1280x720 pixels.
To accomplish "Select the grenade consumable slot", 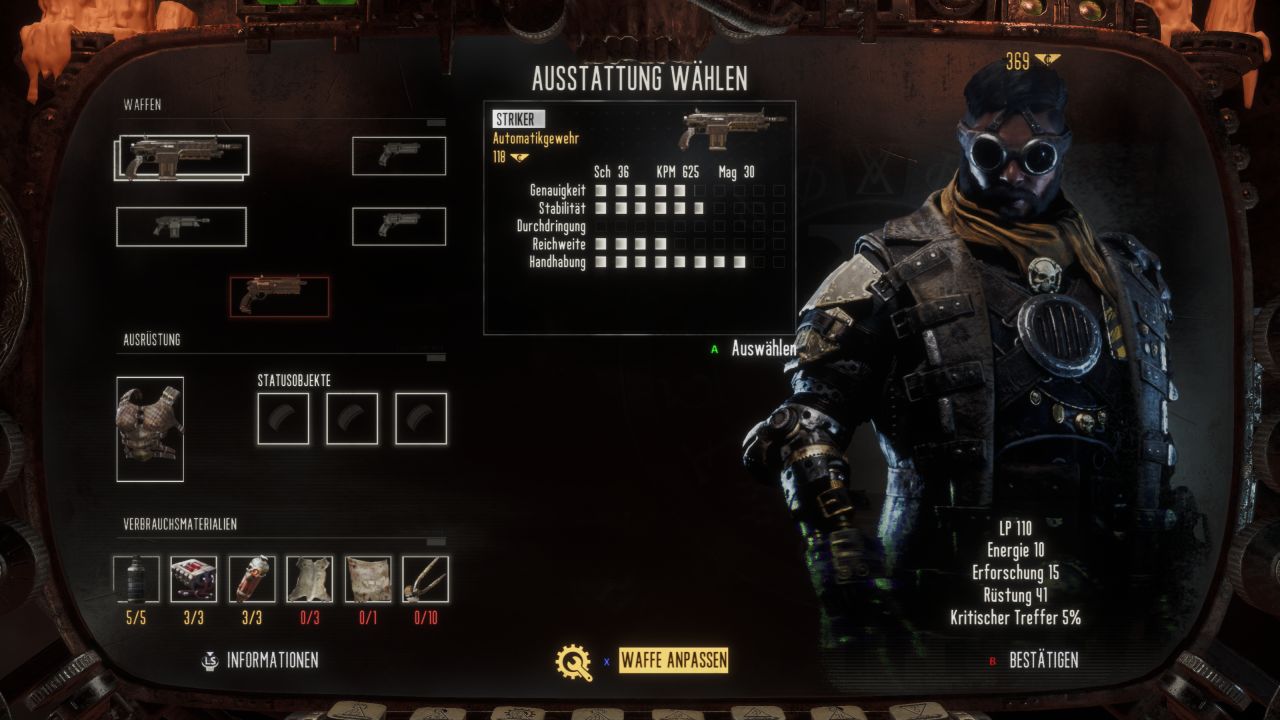I will pyautogui.click(x=136, y=579).
